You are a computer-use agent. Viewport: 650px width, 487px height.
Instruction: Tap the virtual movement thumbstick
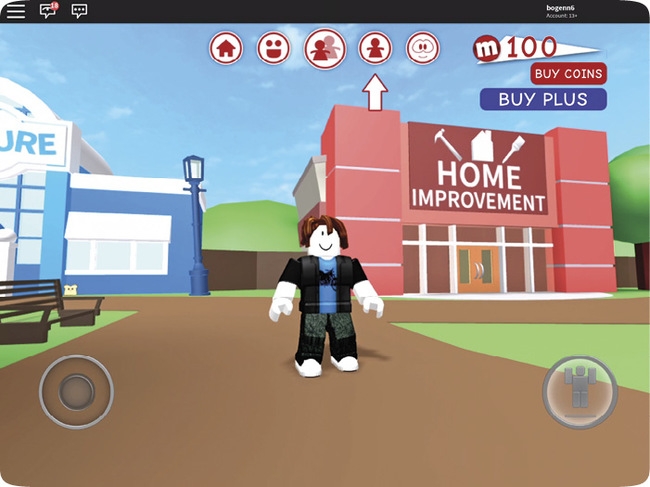76,391
